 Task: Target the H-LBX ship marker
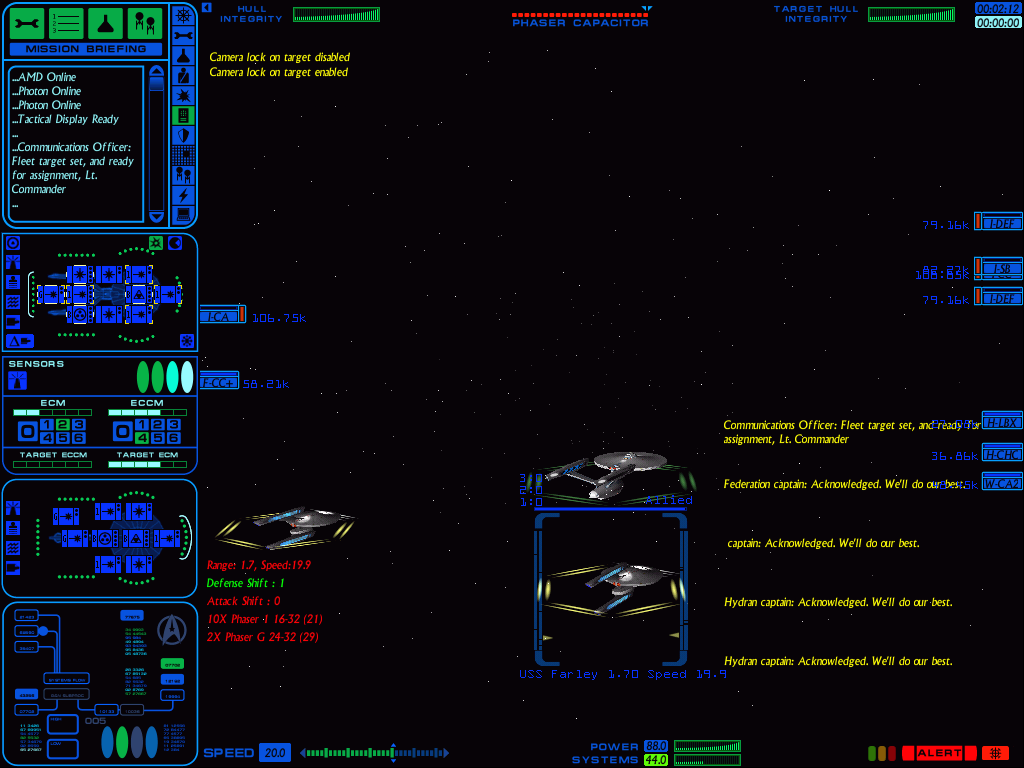pos(1000,422)
